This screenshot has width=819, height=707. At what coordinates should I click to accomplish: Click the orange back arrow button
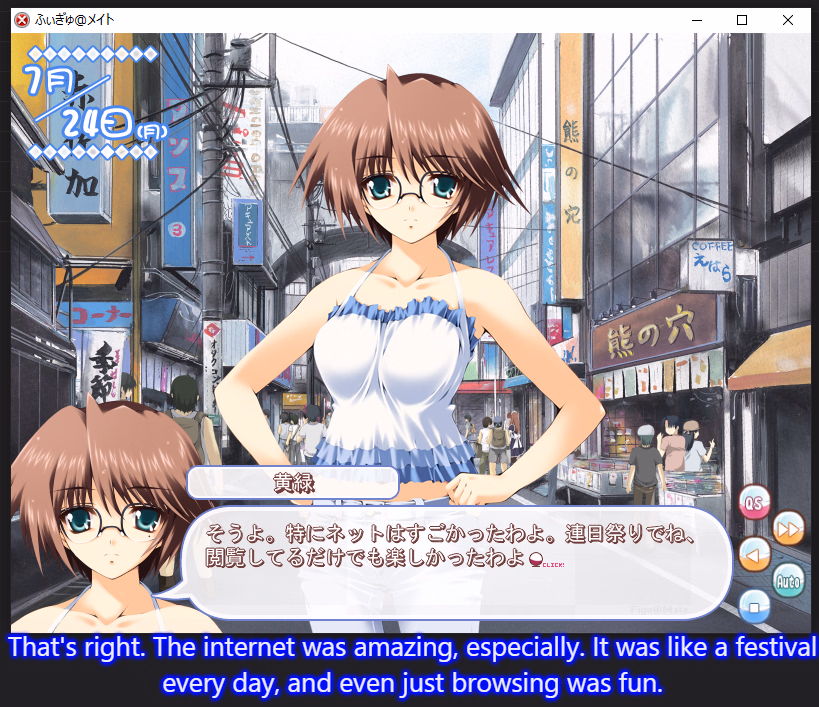tap(755, 553)
